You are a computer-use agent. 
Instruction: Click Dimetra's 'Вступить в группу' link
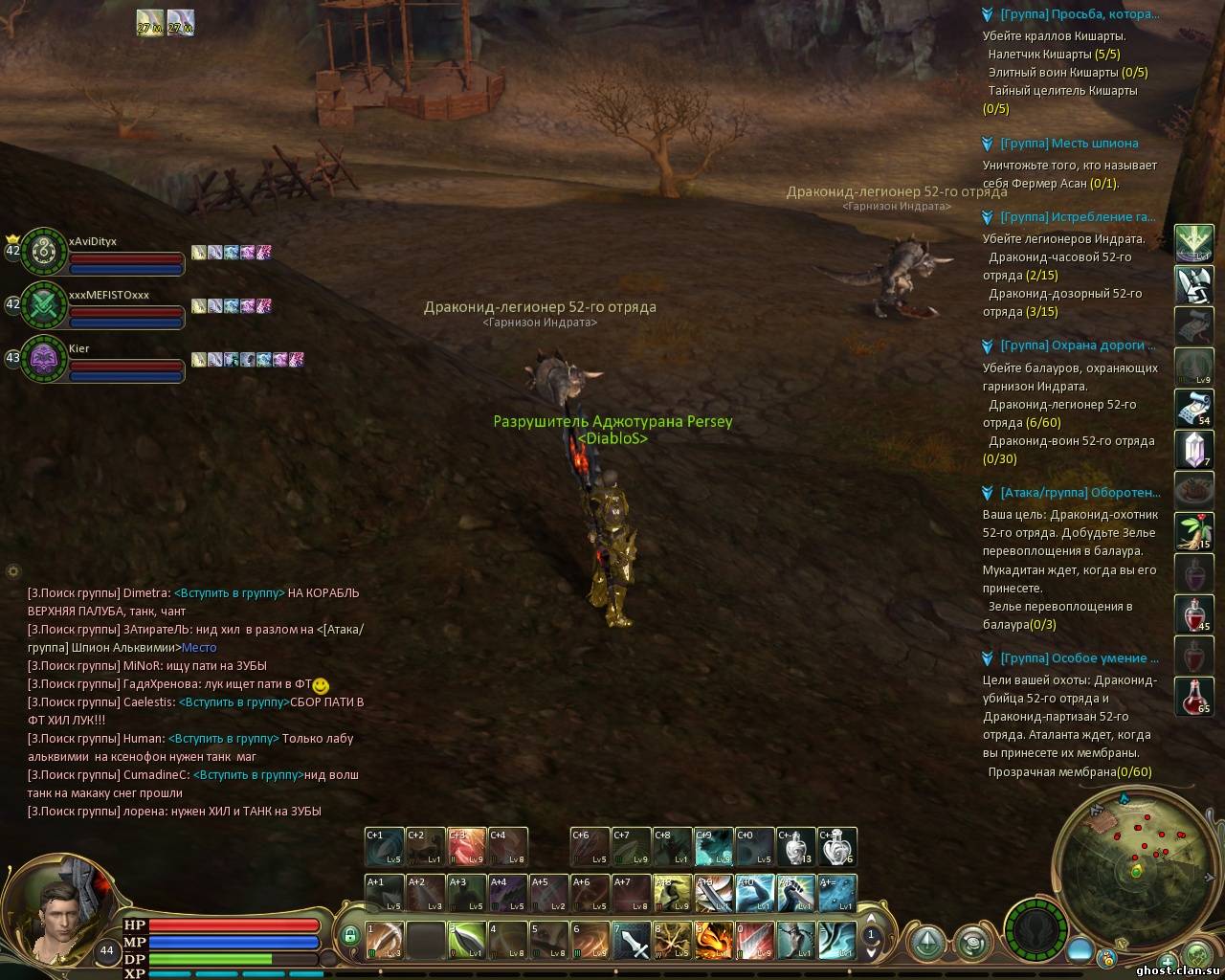coord(230,593)
